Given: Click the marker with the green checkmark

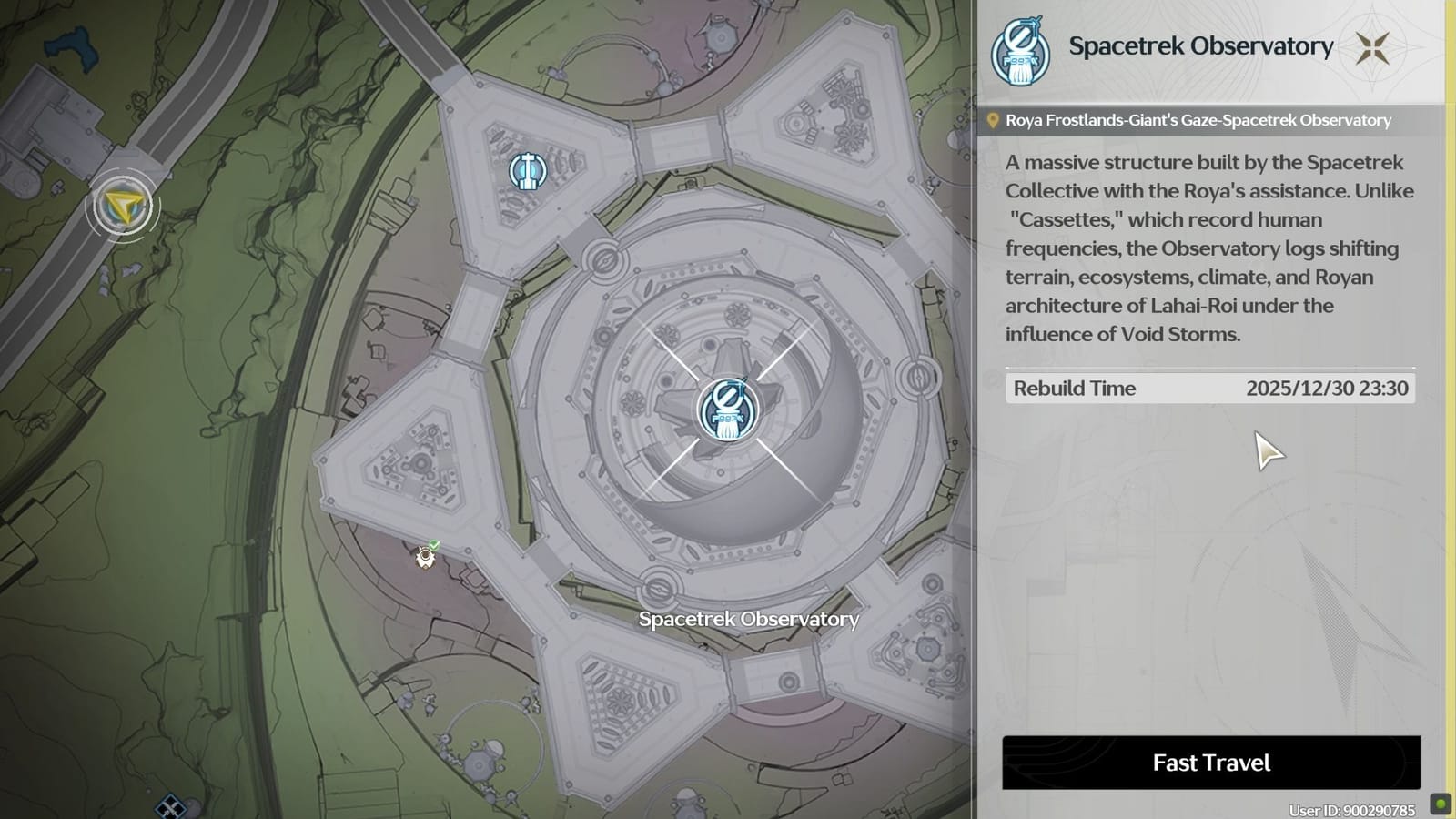Looking at the screenshot, I should click(x=424, y=557).
